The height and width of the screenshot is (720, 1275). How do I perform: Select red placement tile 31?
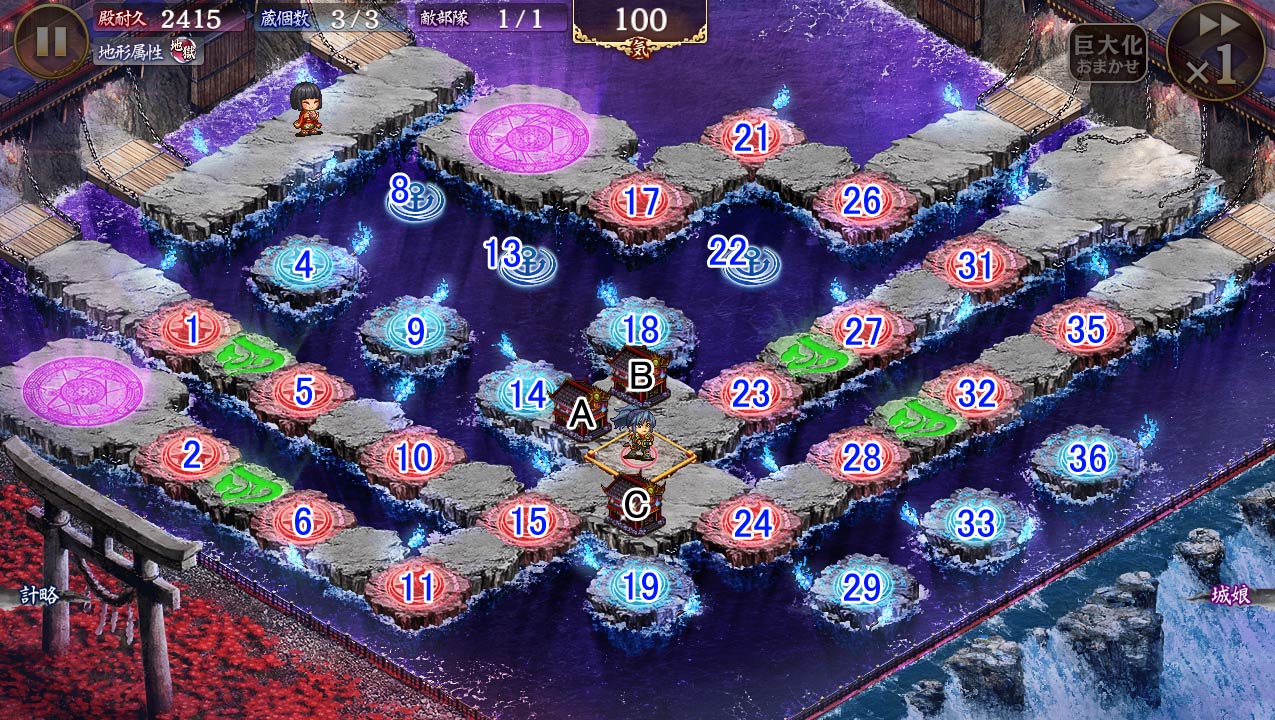[x=974, y=266]
